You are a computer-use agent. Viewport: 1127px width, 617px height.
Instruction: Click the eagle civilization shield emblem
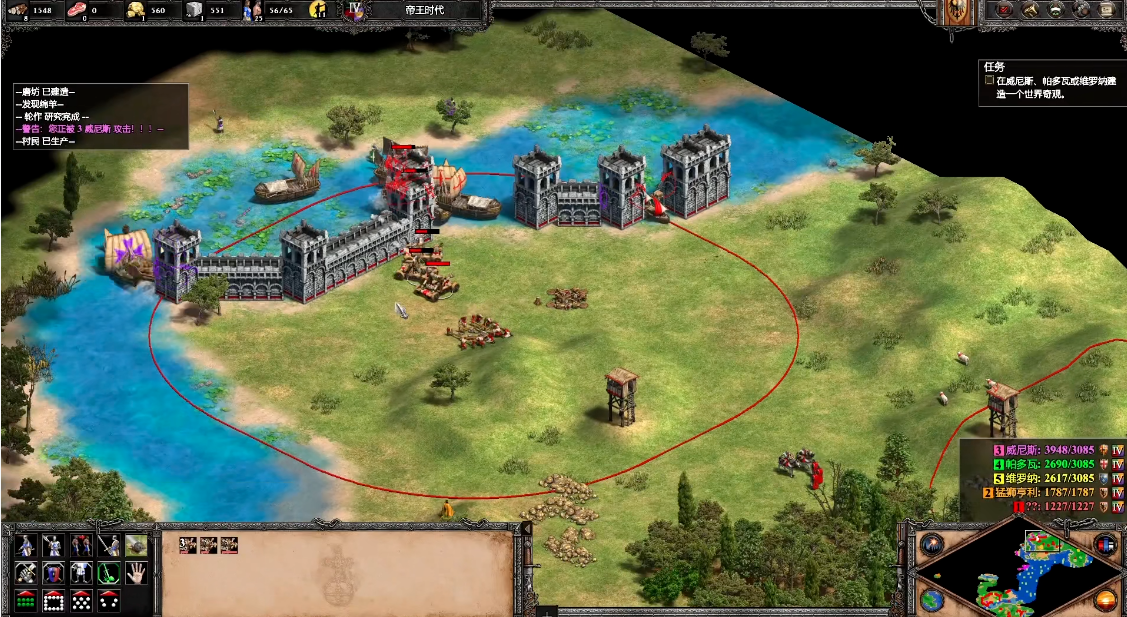956,12
